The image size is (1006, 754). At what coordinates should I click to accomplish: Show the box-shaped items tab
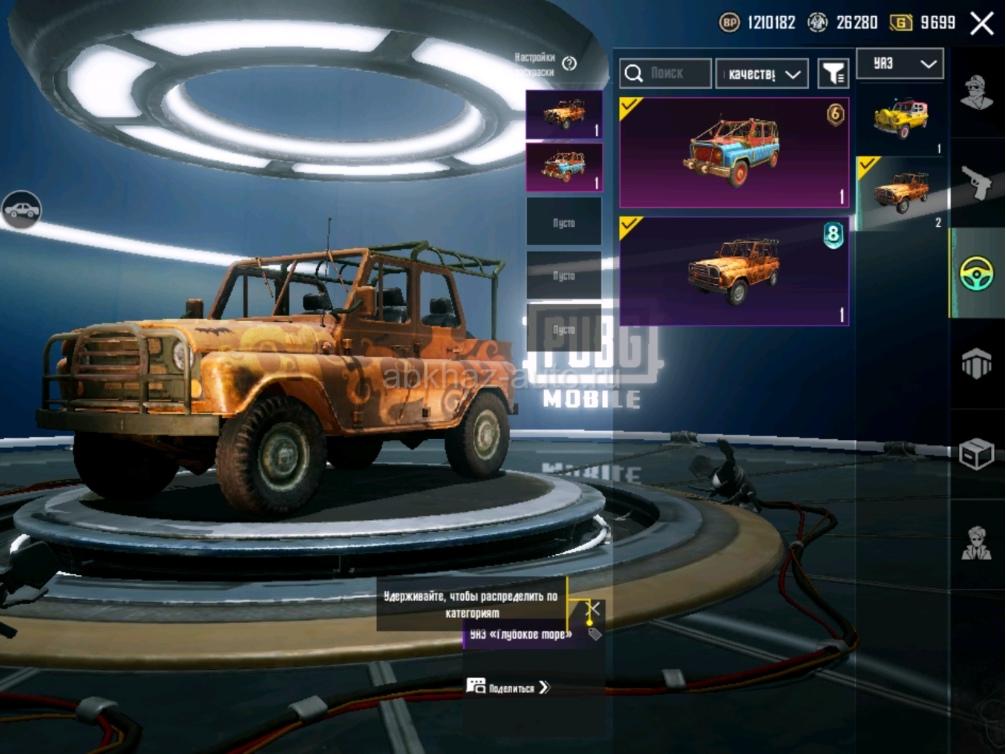coord(976,454)
